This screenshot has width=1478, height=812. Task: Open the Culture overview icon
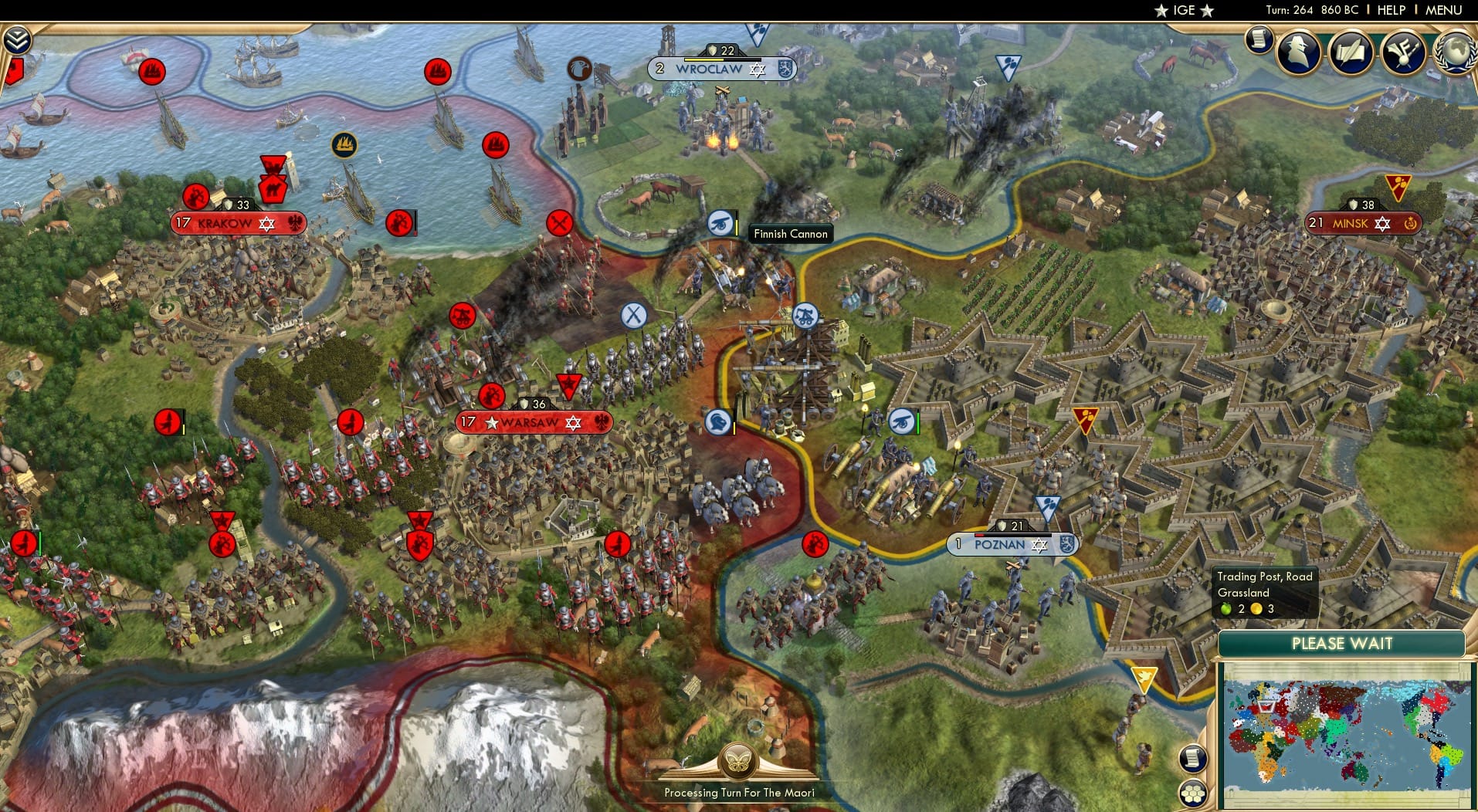coord(1405,52)
